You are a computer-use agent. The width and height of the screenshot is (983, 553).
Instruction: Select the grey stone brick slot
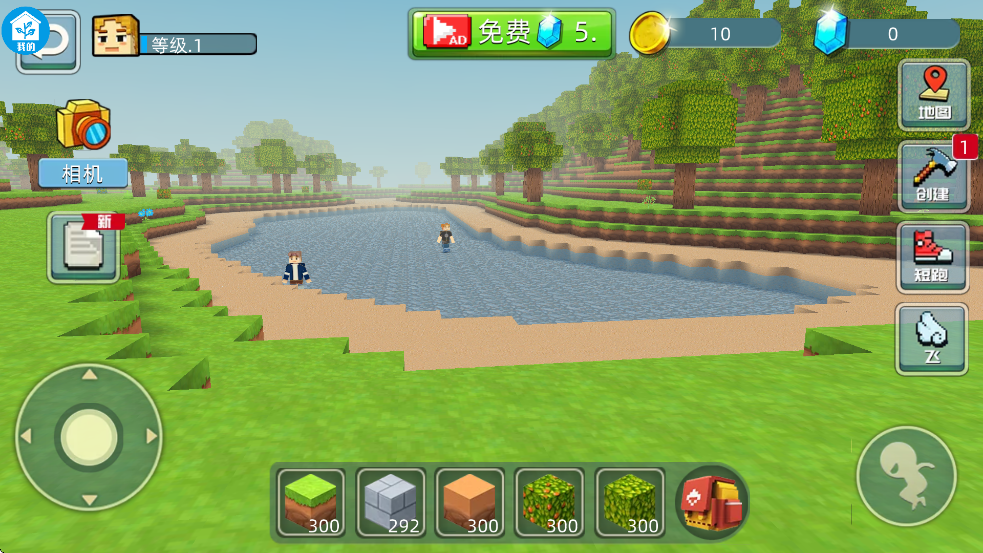pyautogui.click(x=391, y=502)
